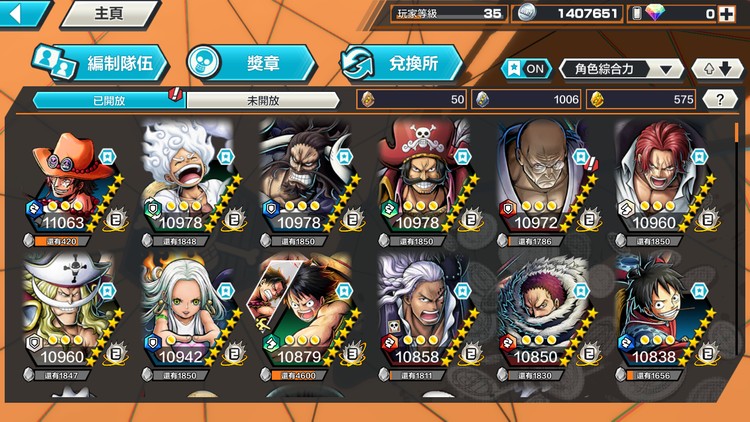Enter the 兌換所 exchange shop
The image size is (750, 422).
click(x=402, y=63)
